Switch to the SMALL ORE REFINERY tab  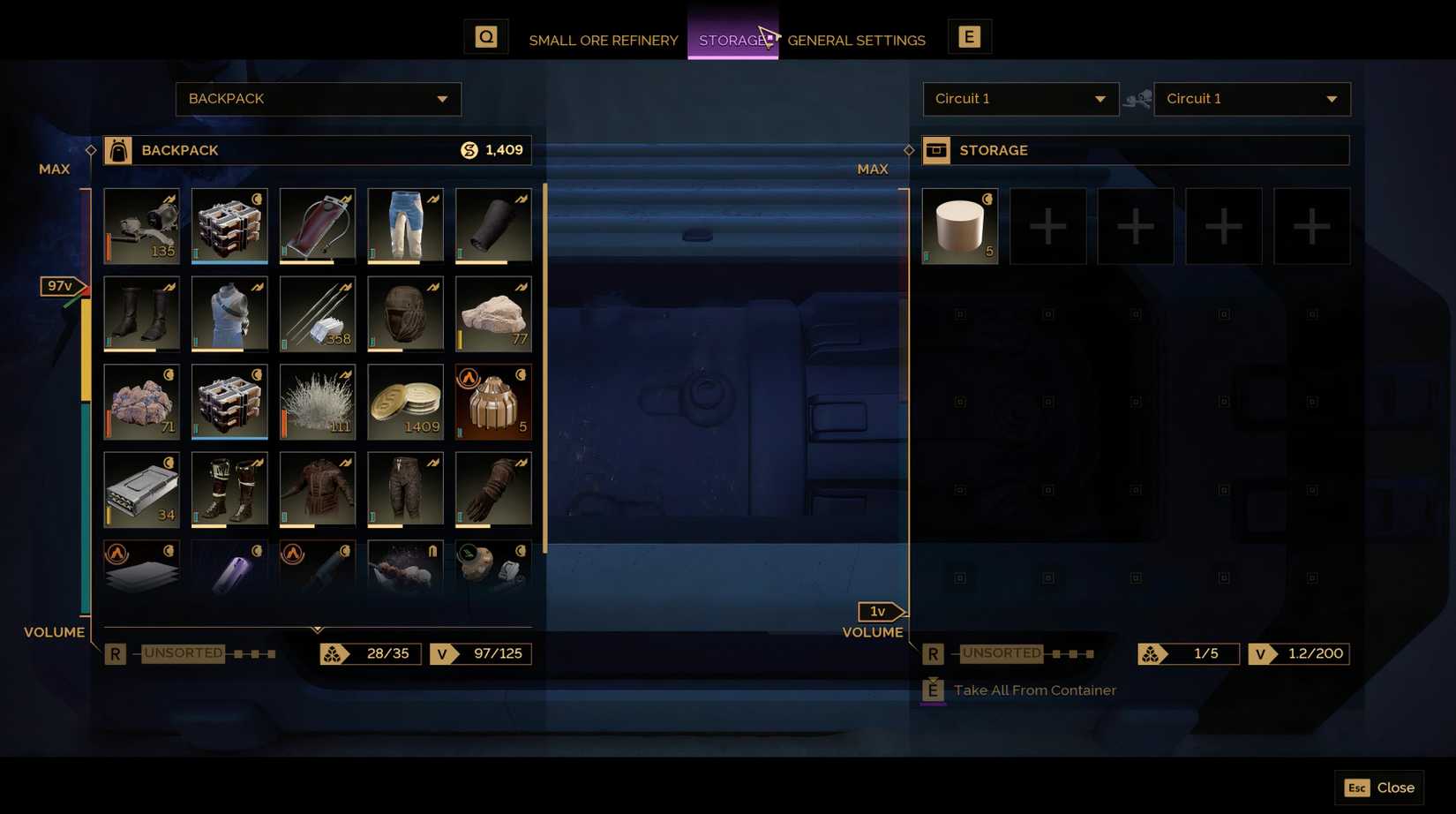tap(604, 40)
